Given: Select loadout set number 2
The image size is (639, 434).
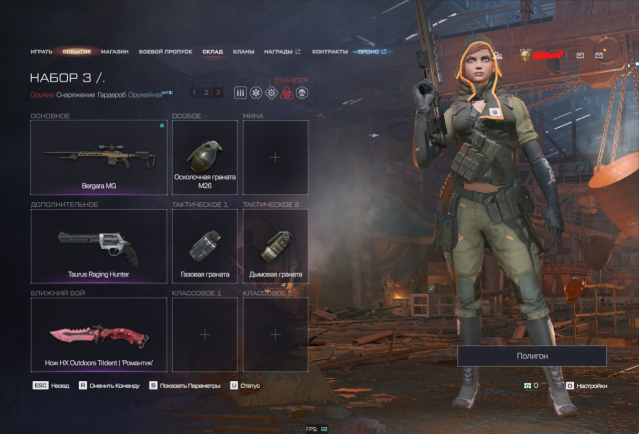Looking at the screenshot, I should coord(206,93).
